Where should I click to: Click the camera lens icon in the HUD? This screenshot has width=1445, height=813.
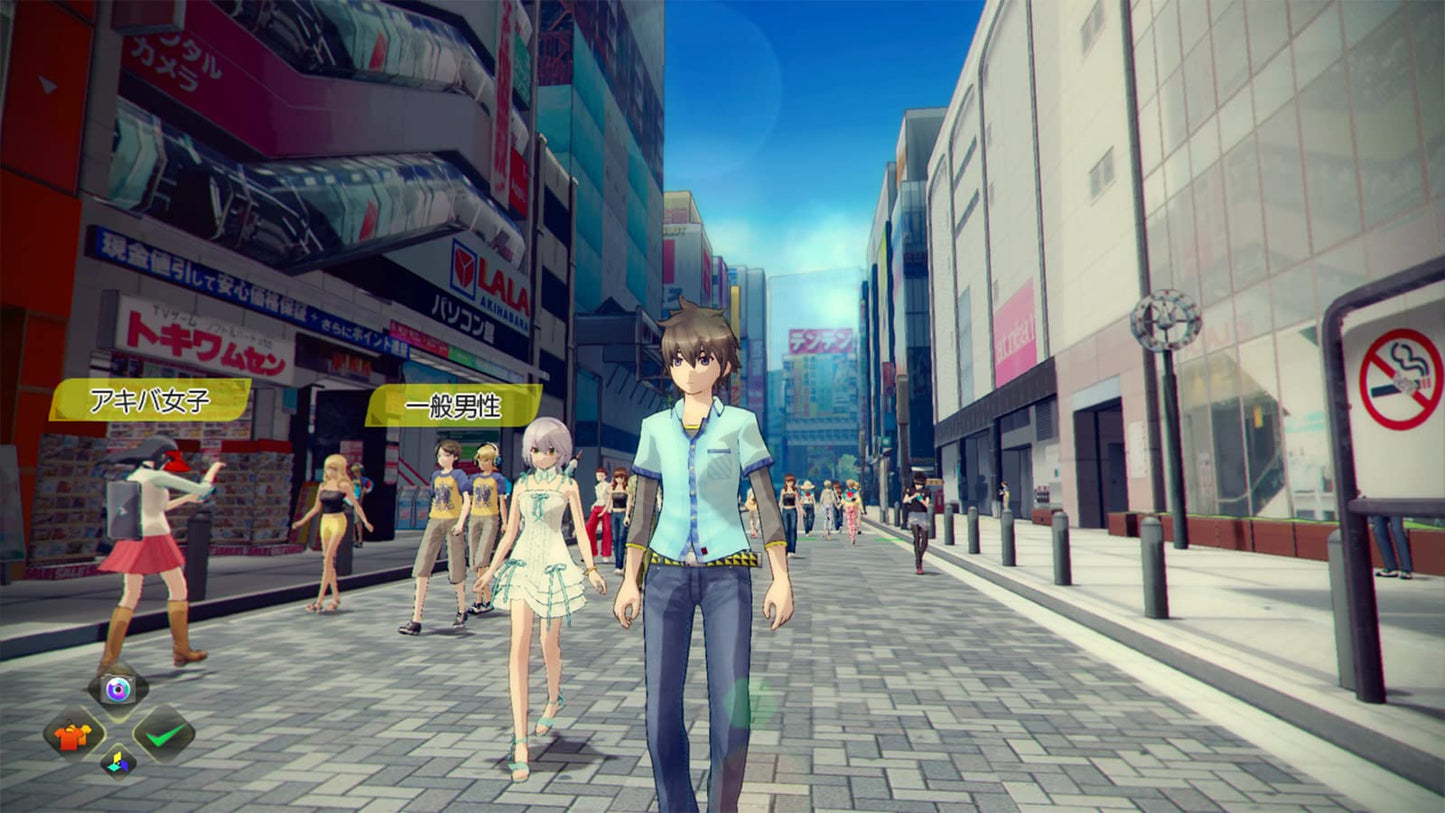tap(118, 689)
